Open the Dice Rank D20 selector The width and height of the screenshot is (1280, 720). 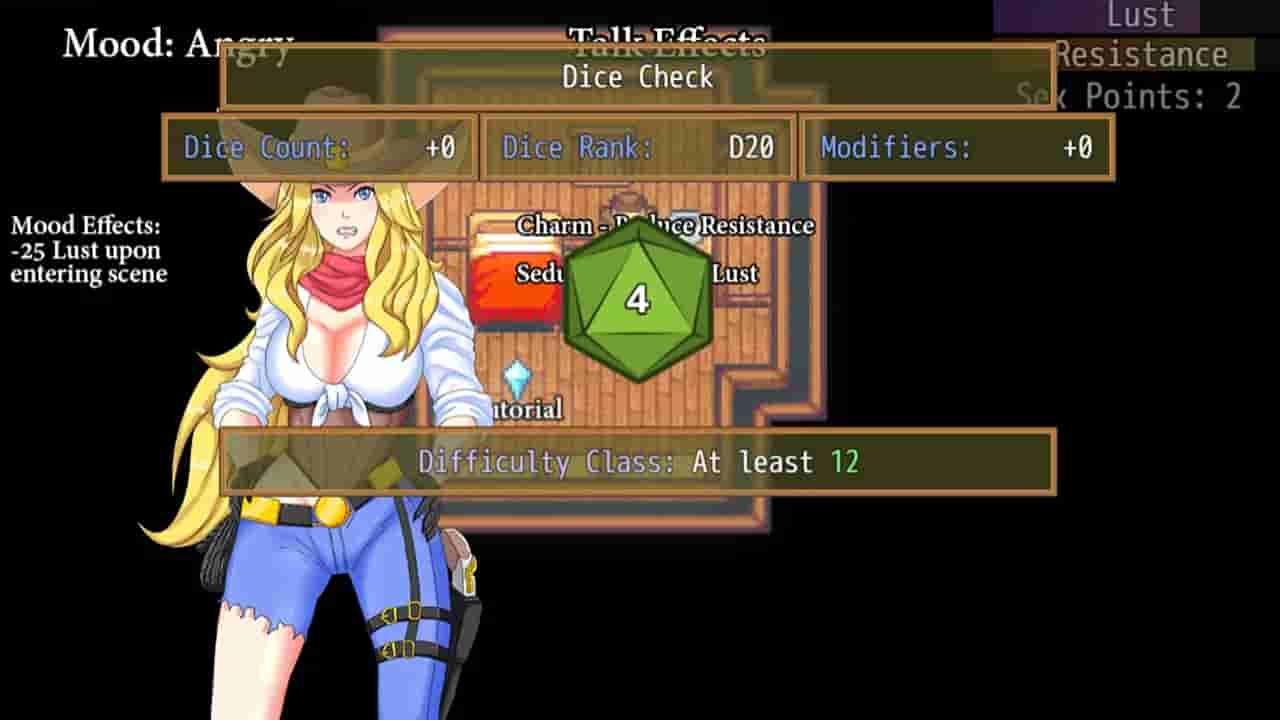click(639, 147)
